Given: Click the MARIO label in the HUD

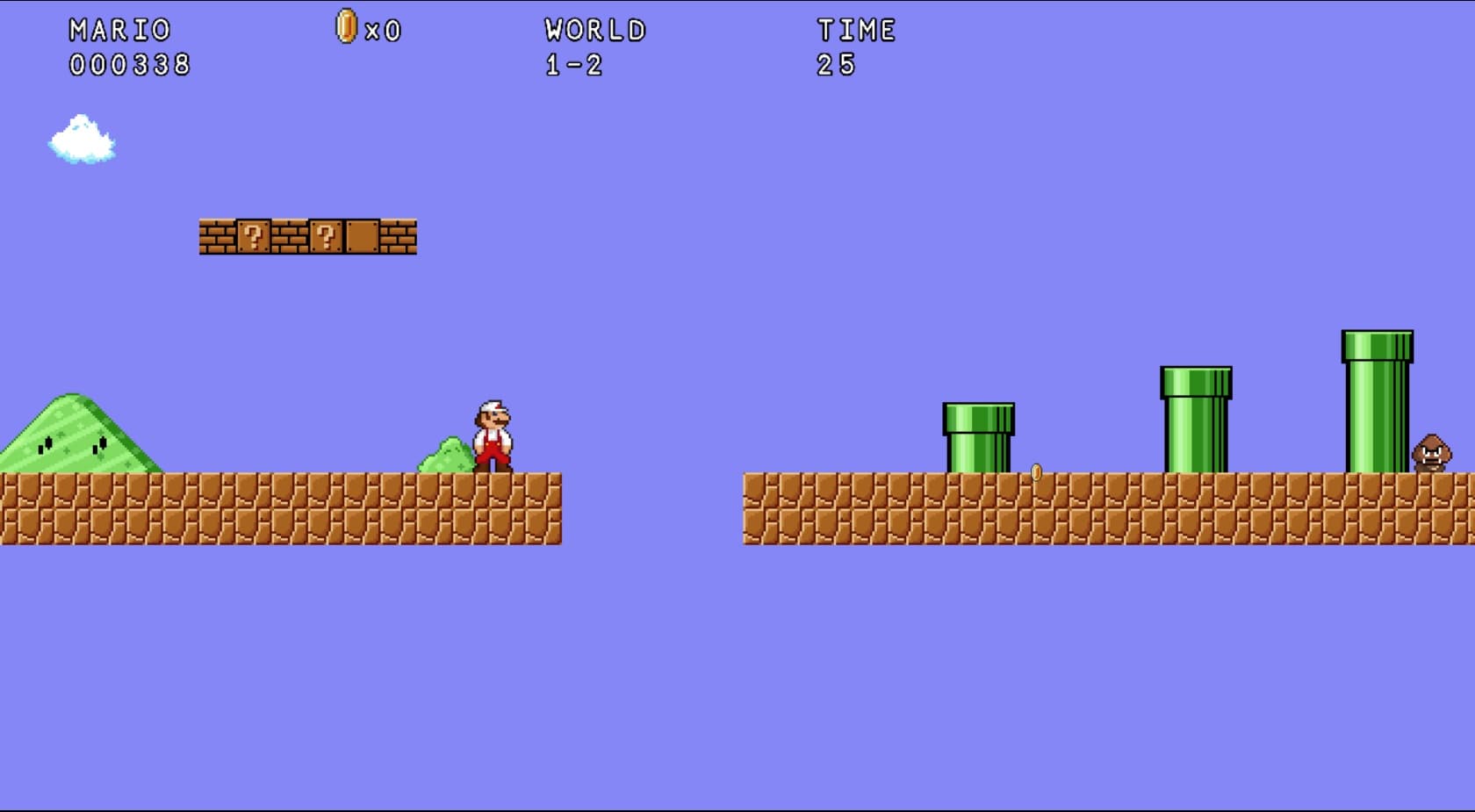Looking at the screenshot, I should pyautogui.click(x=119, y=27).
